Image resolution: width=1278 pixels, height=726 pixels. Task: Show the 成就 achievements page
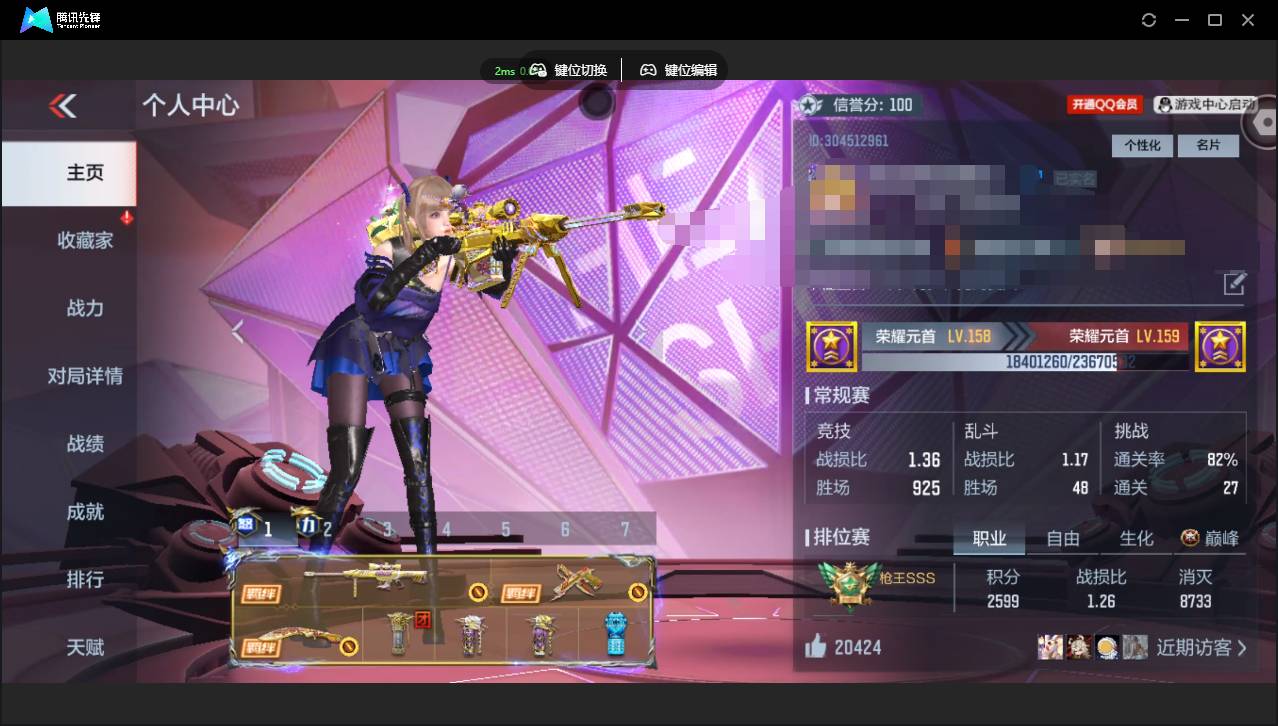click(85, 512)
